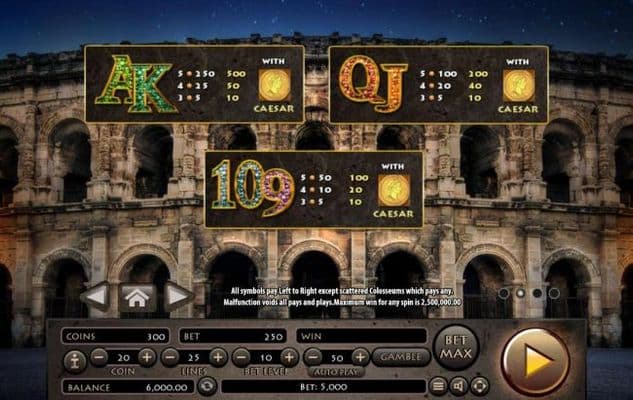Screen dimensions: 633x400
Task: Return to the game via the home button
Action: [x=137, y=296]
